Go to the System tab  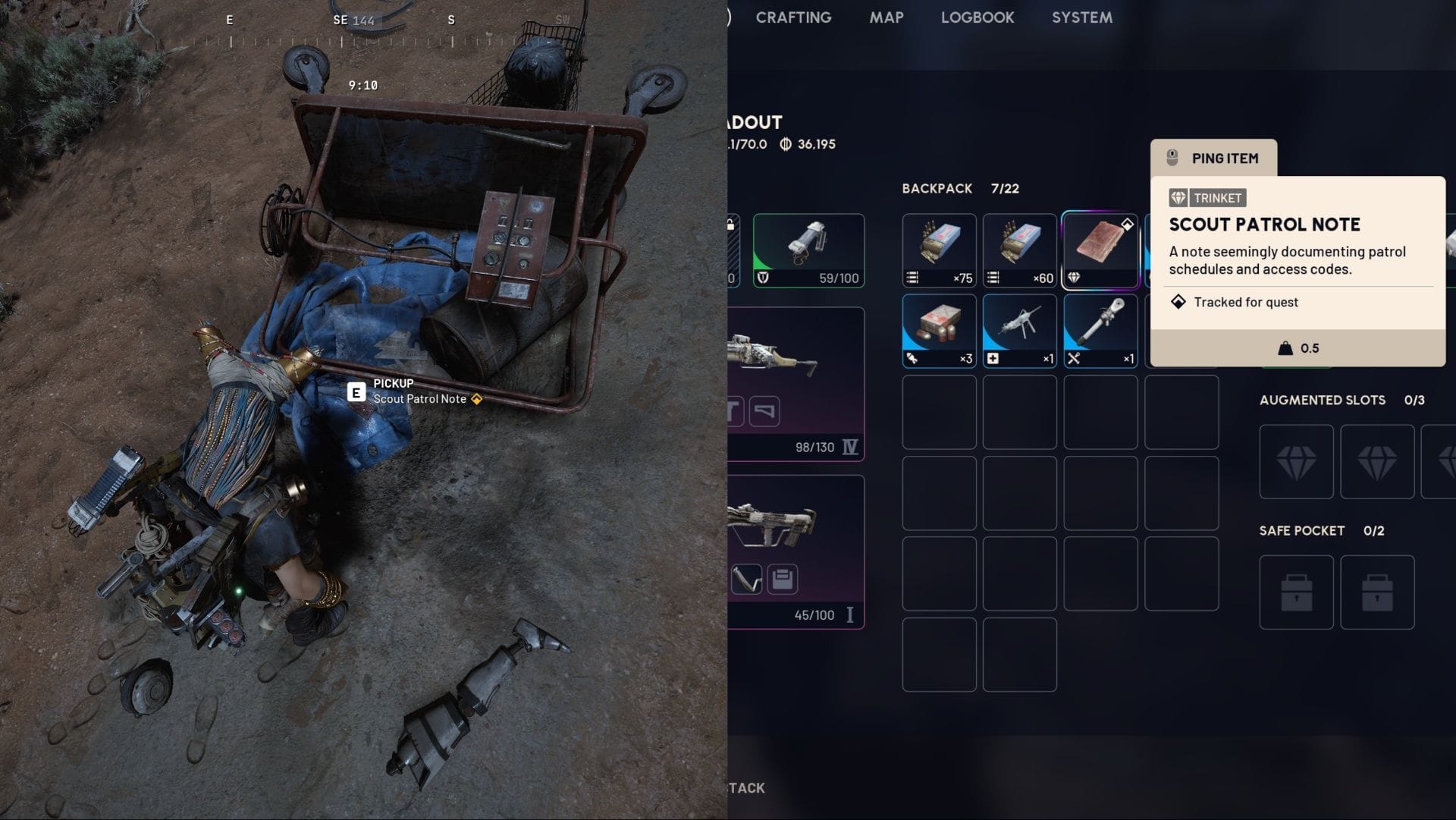coord(1081,17)
